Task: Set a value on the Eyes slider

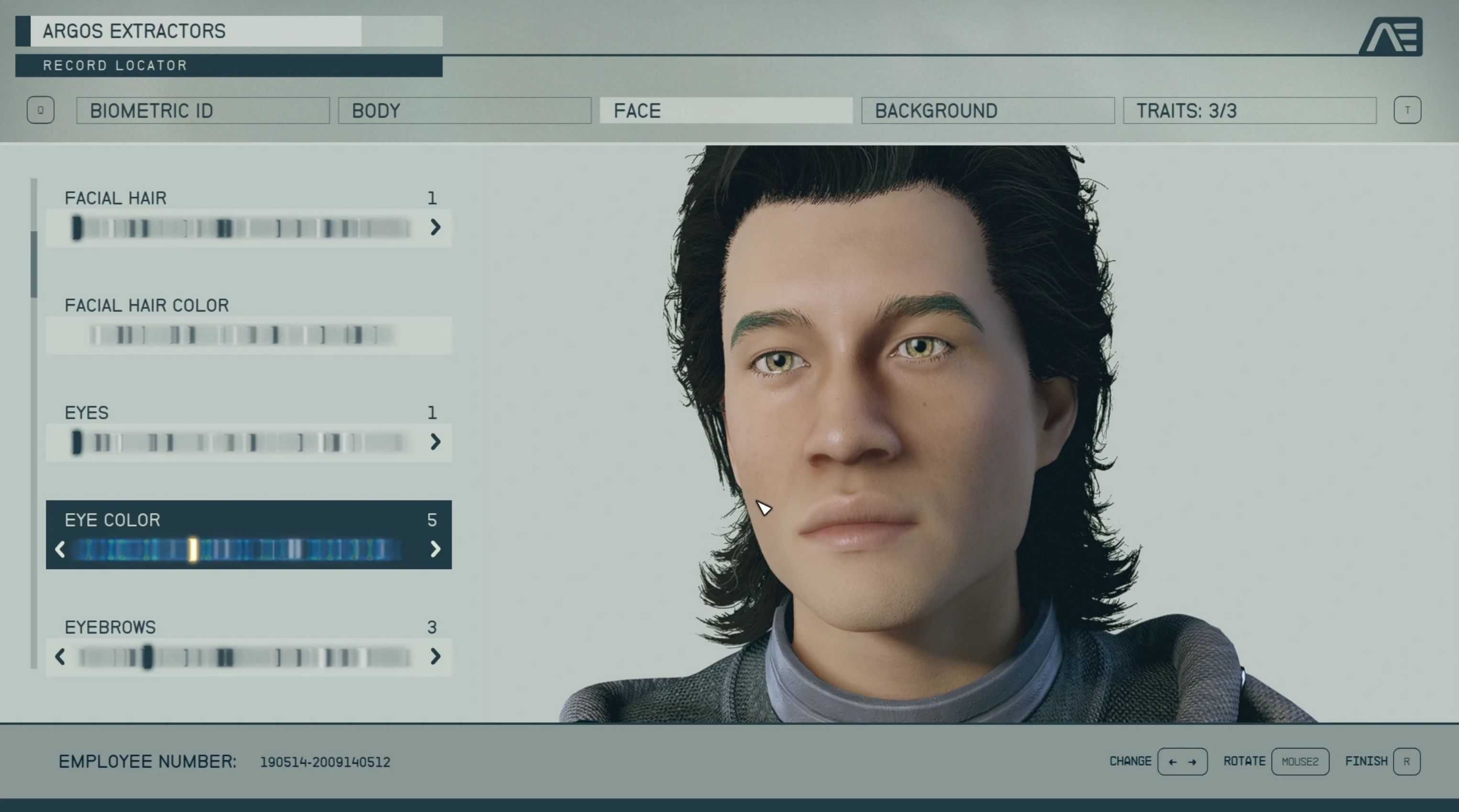Action: [x=243, y=442]
